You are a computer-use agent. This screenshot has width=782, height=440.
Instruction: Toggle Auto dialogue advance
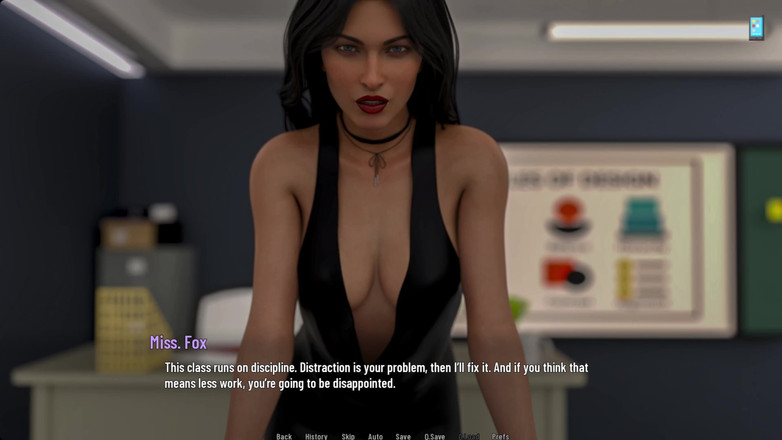tap(375, 436)
